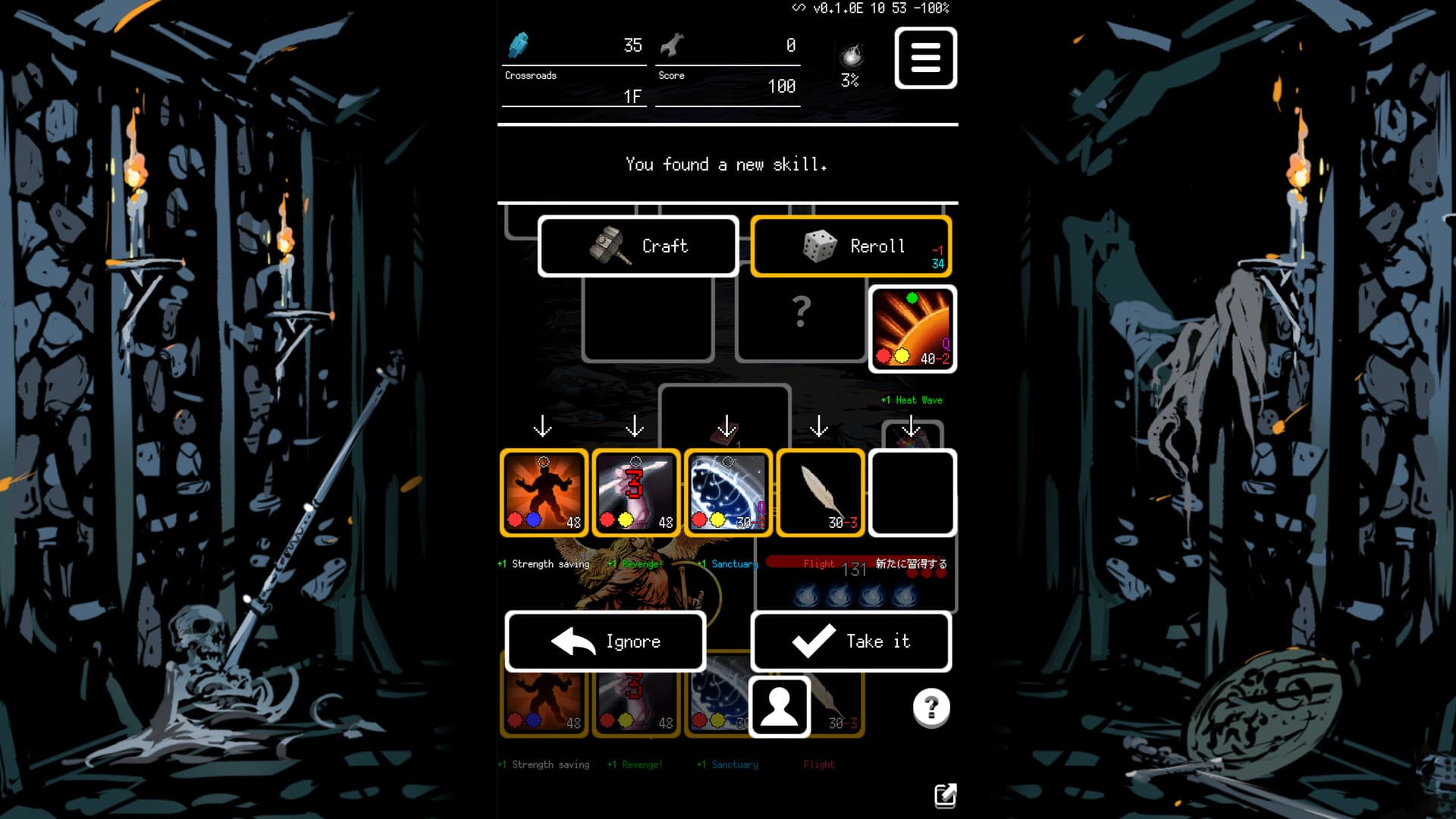Click the arrow above the Heat Wave slot
This screenshot has height=819, width=1456.
coord(912,427)
